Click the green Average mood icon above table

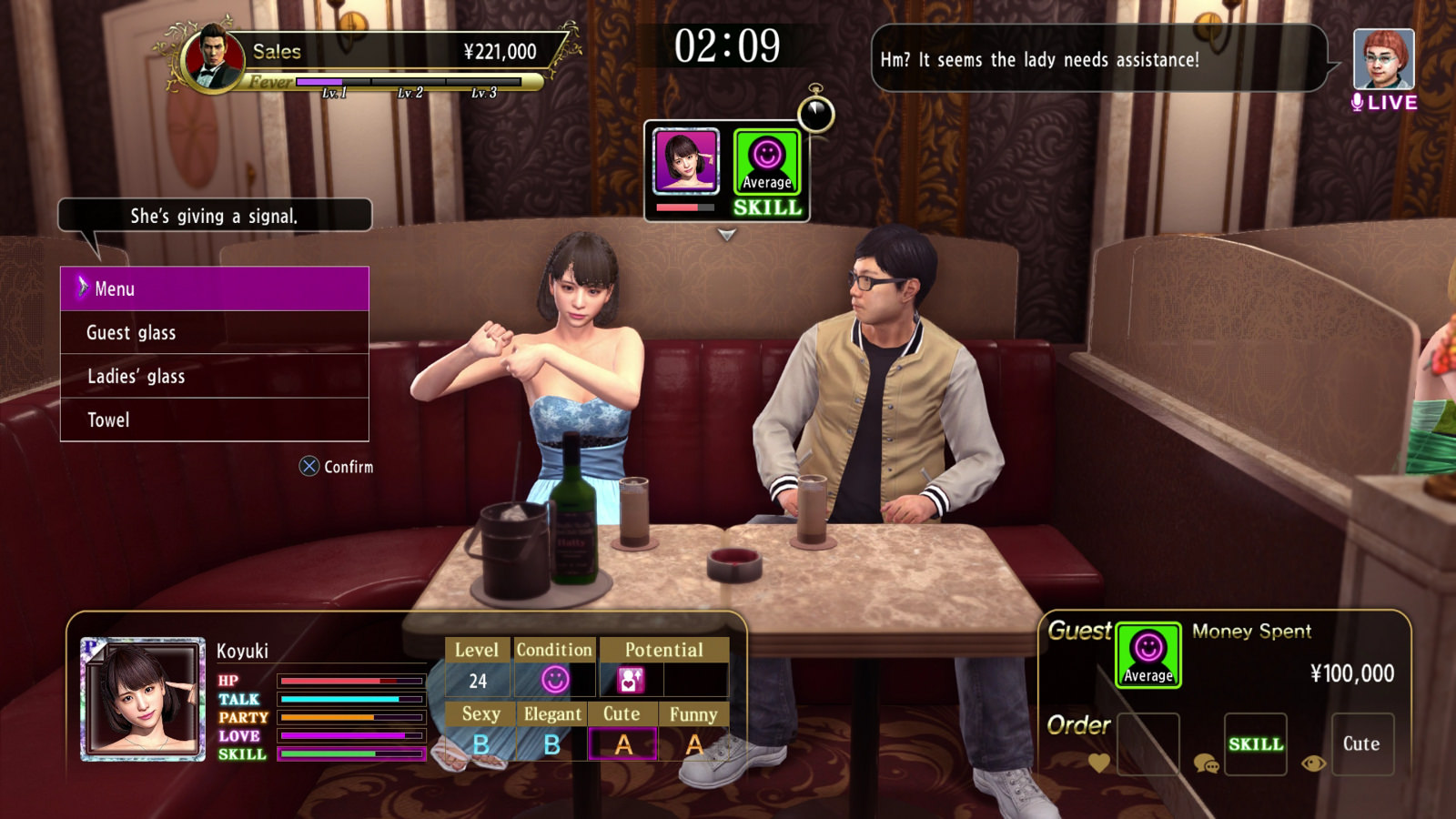(x=767, y=162)
